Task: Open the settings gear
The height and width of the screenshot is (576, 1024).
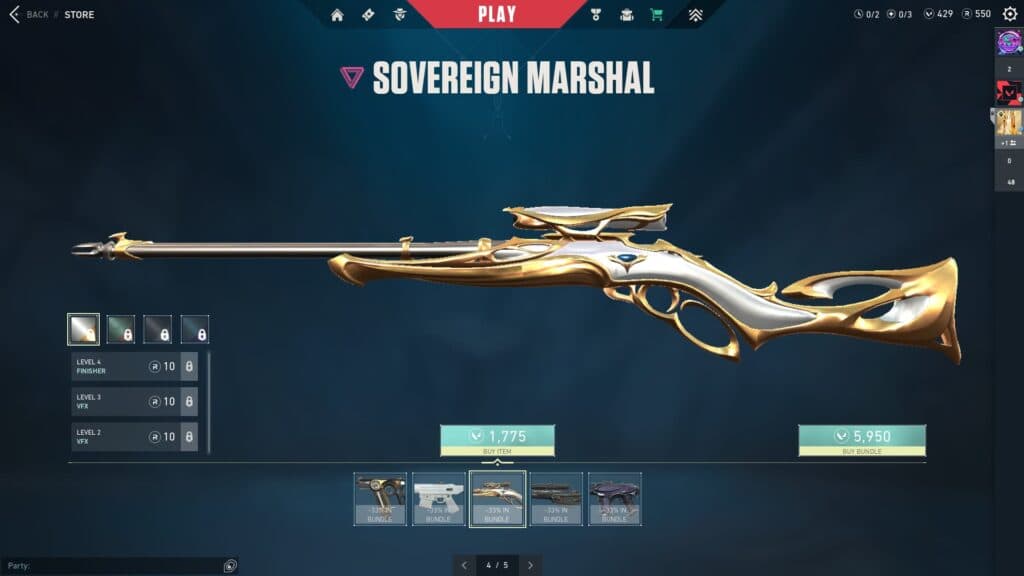Action: (x=1010, y=14)
